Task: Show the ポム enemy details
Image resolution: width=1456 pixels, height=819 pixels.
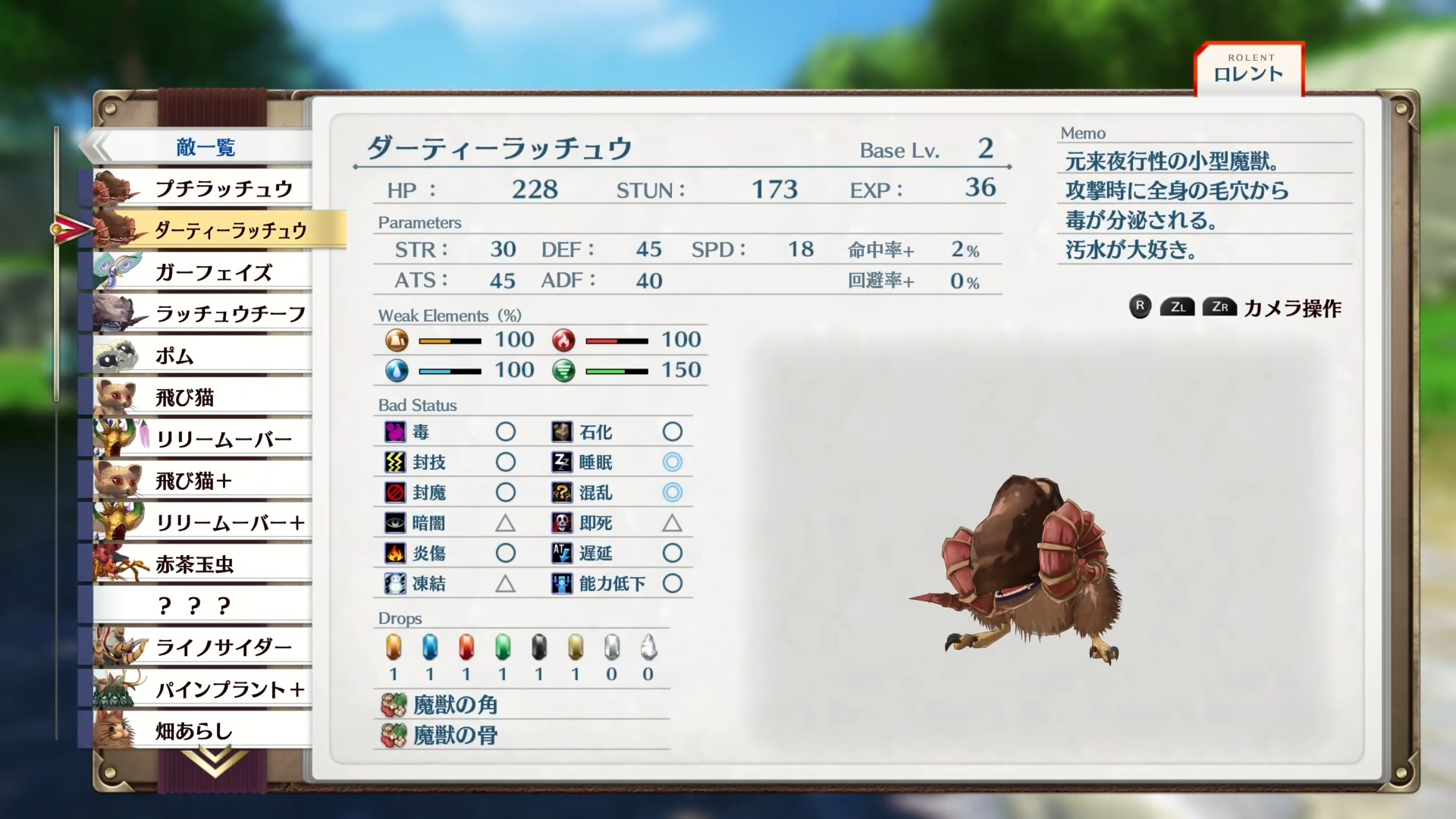Action: tap(205, 356)
